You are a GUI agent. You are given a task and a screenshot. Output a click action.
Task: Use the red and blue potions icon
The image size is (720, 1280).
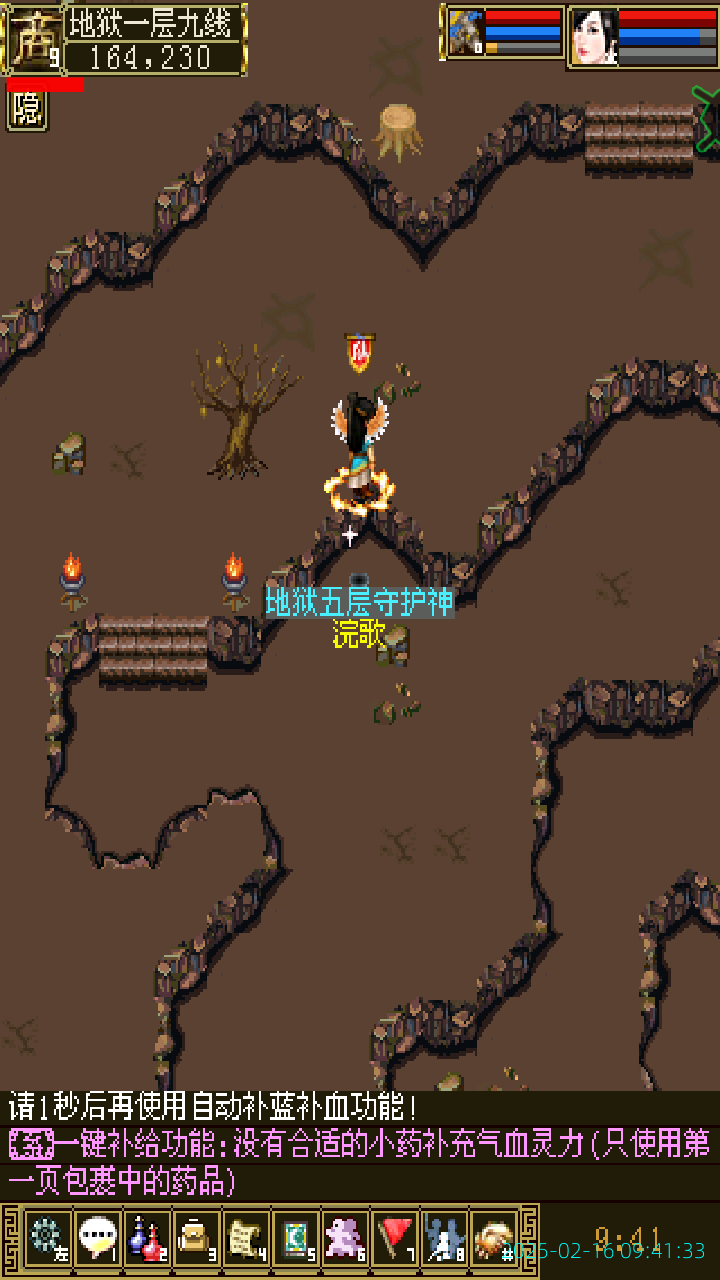[147, 1238]
